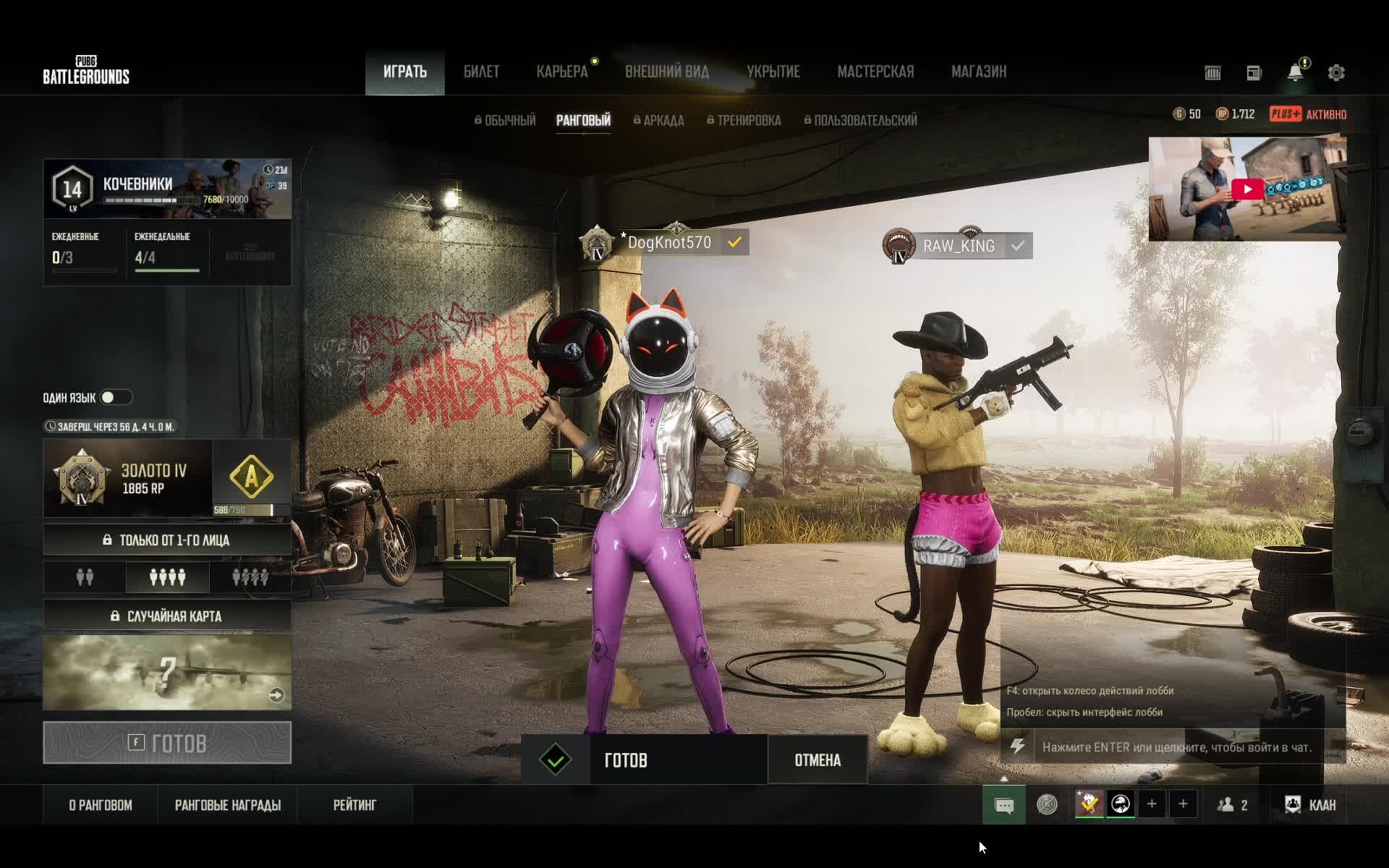Screen dimensions: 1389x868
Task: Open the Мастерская workshop tab
Action: [x=875, y=72]
